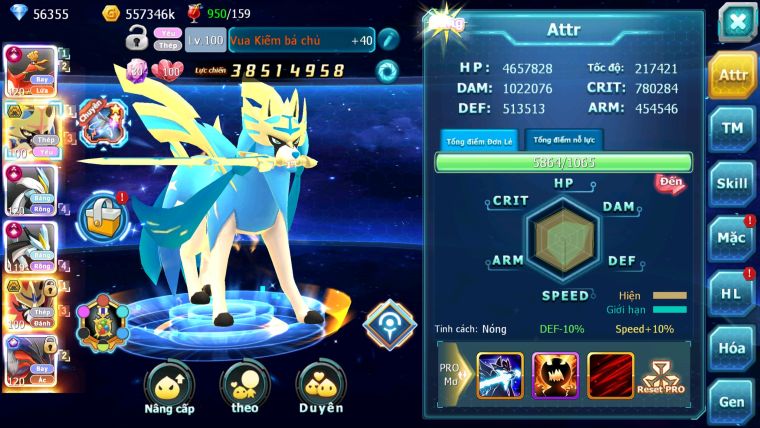Switch to the Hóa tab
760x428 pixels.
732,348
